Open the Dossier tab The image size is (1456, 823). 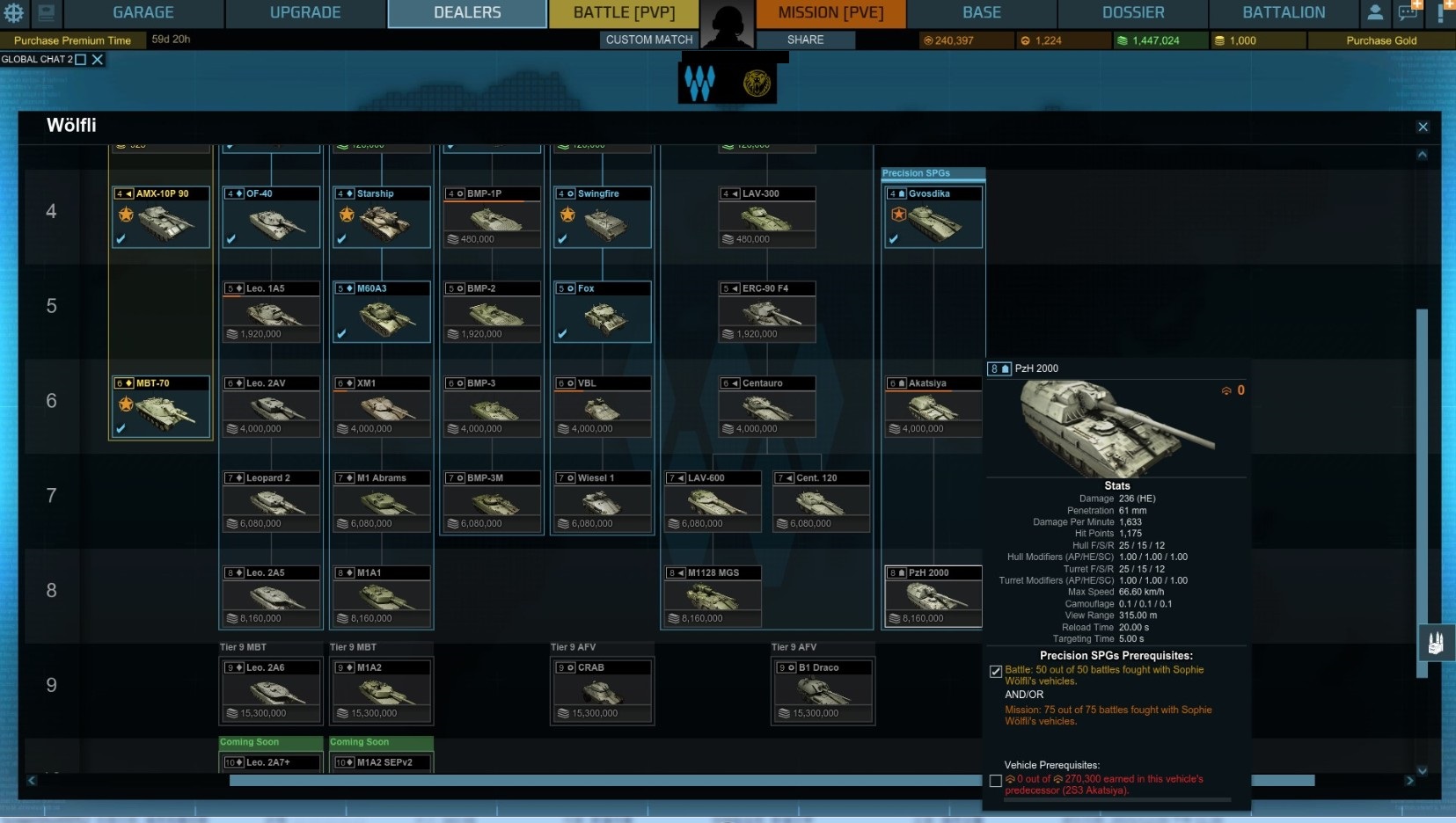coord(1133,13)
